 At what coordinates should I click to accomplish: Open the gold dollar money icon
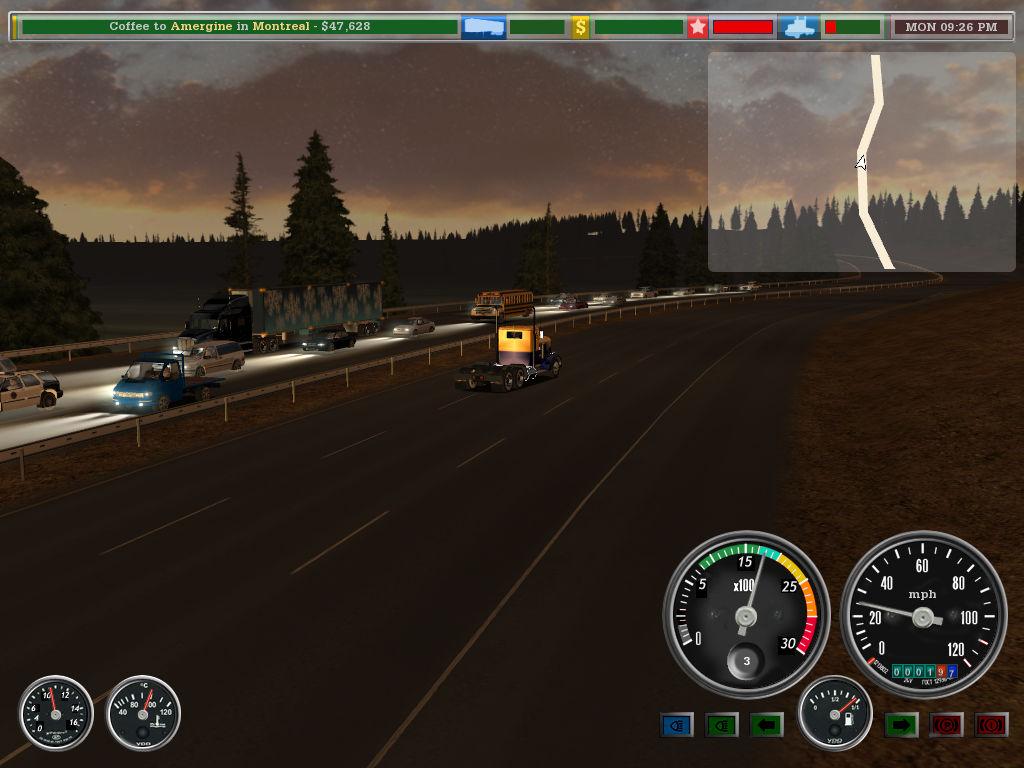coord(580,27)
